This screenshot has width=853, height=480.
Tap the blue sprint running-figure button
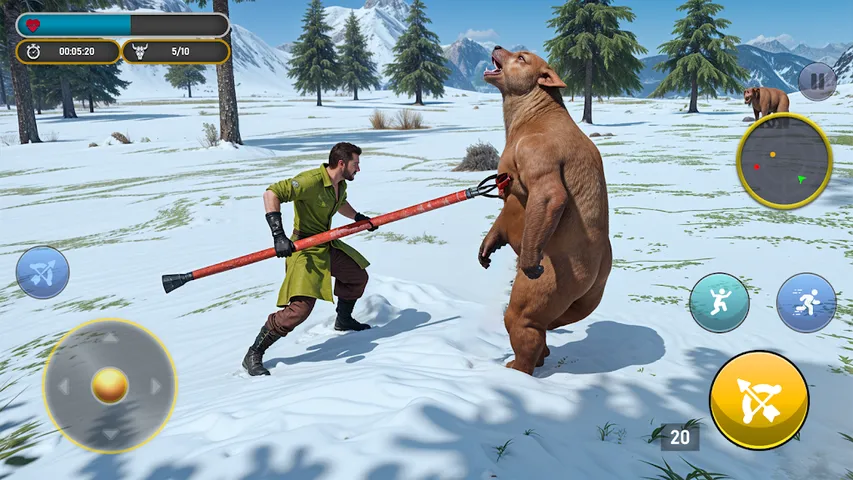click(806, 302)
